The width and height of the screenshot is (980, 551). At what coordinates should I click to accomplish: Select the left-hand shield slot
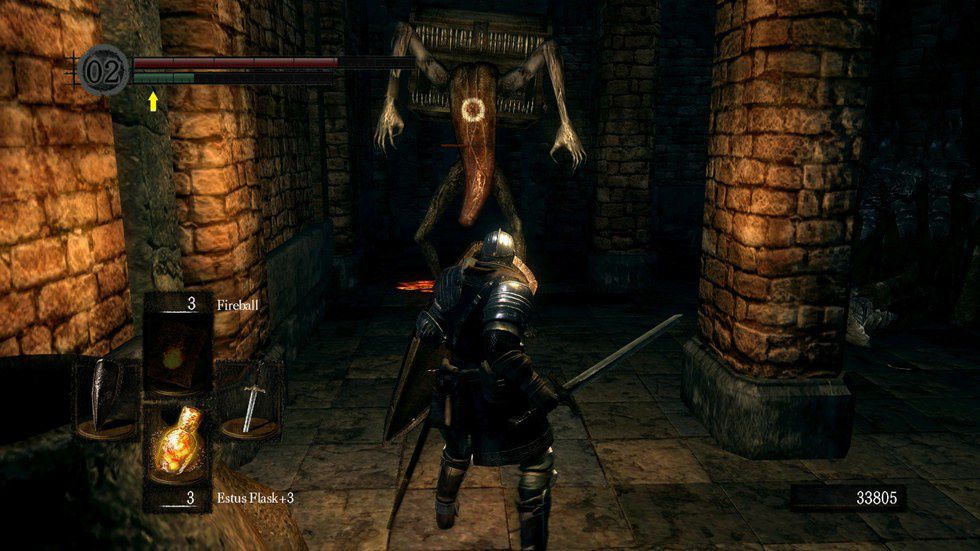tap(107, 398)
